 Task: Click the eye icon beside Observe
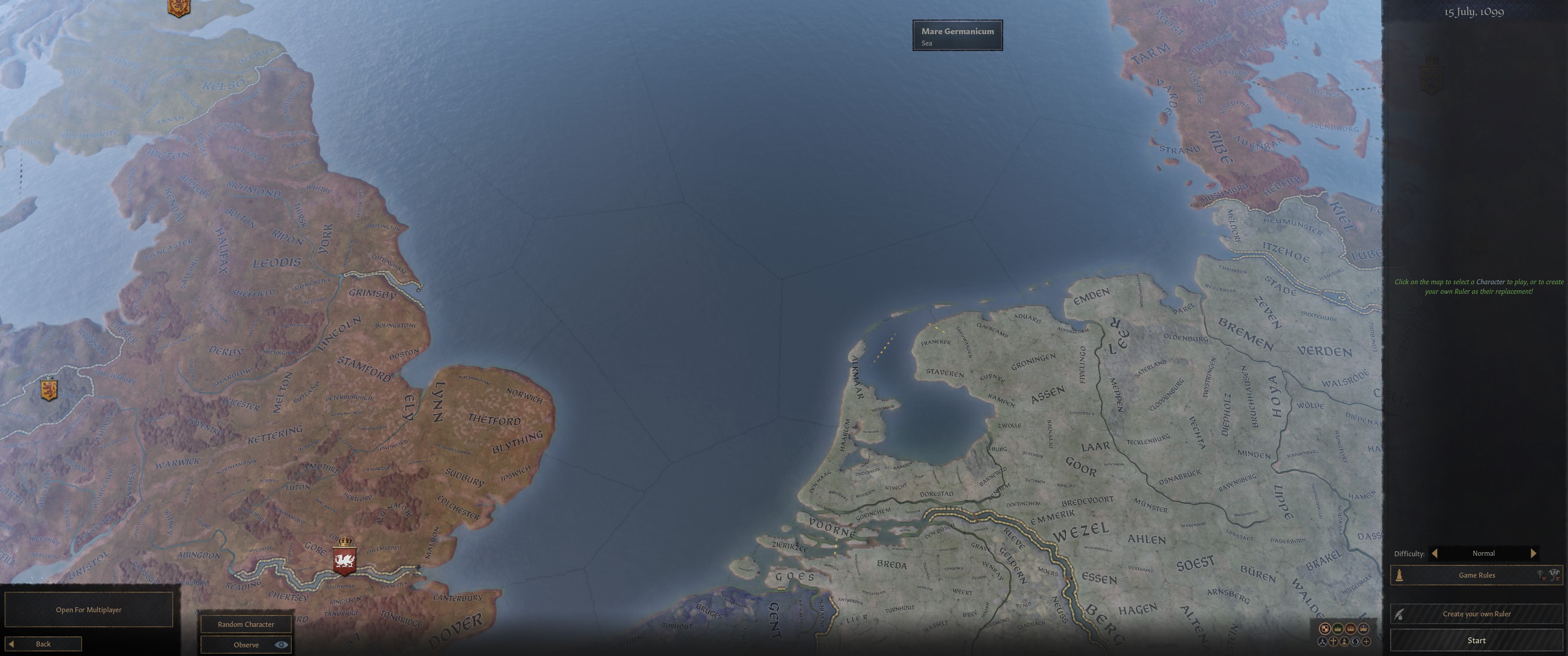tap(282, 645)
